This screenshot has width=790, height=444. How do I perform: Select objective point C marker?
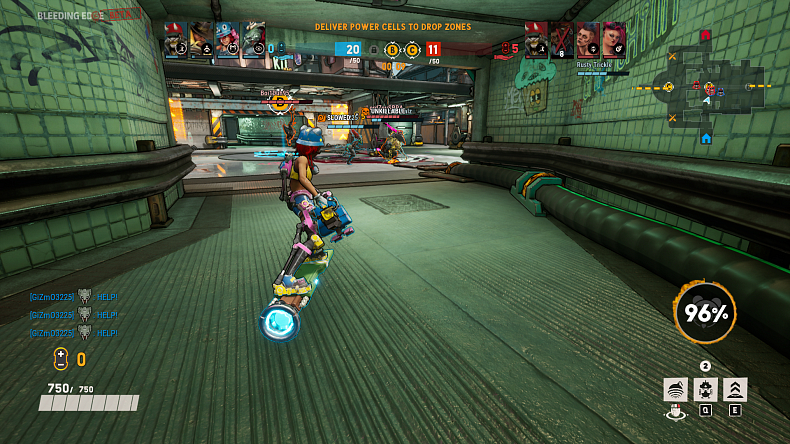411,49
